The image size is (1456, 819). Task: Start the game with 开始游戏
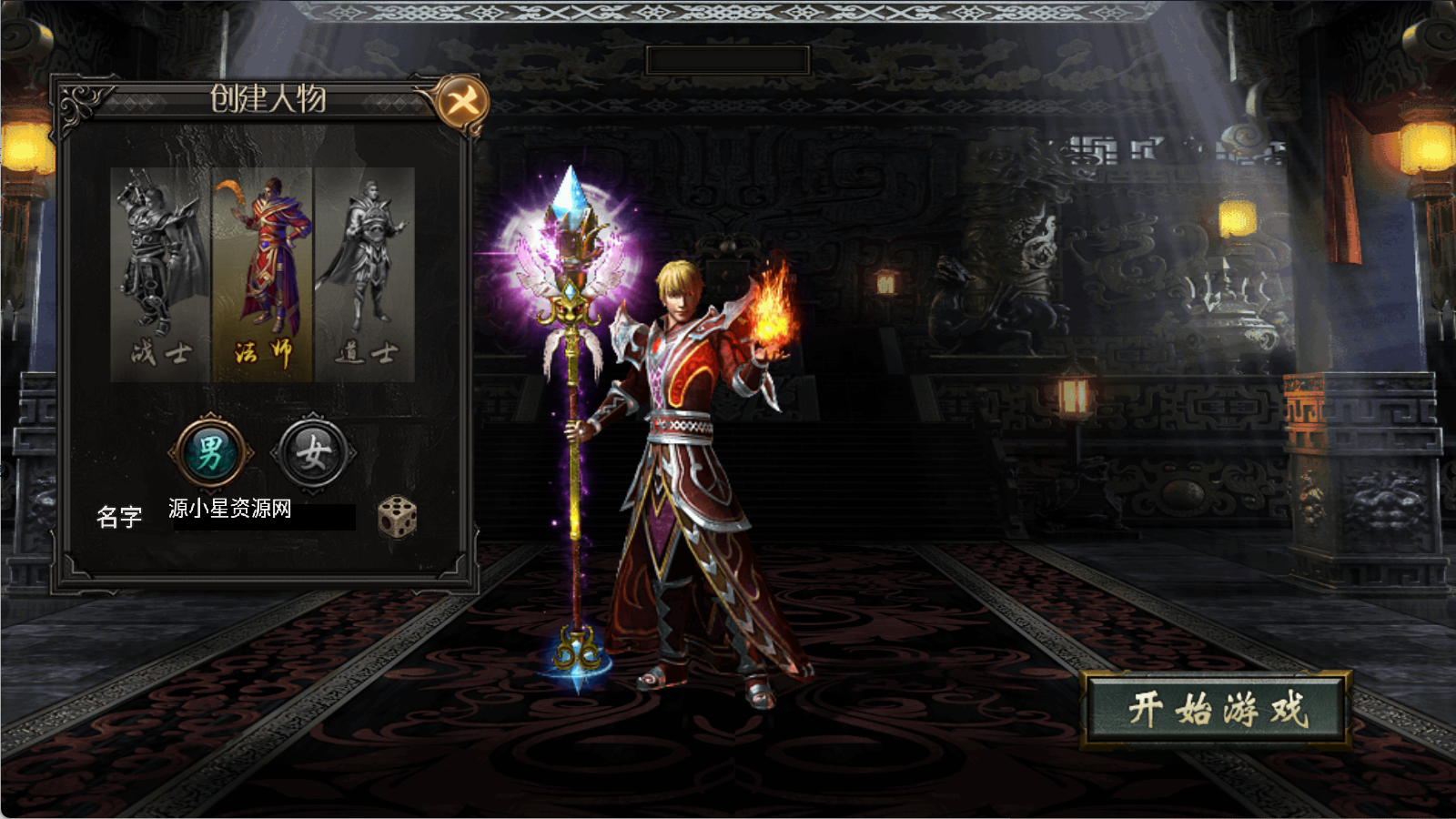pos(1217,710)
